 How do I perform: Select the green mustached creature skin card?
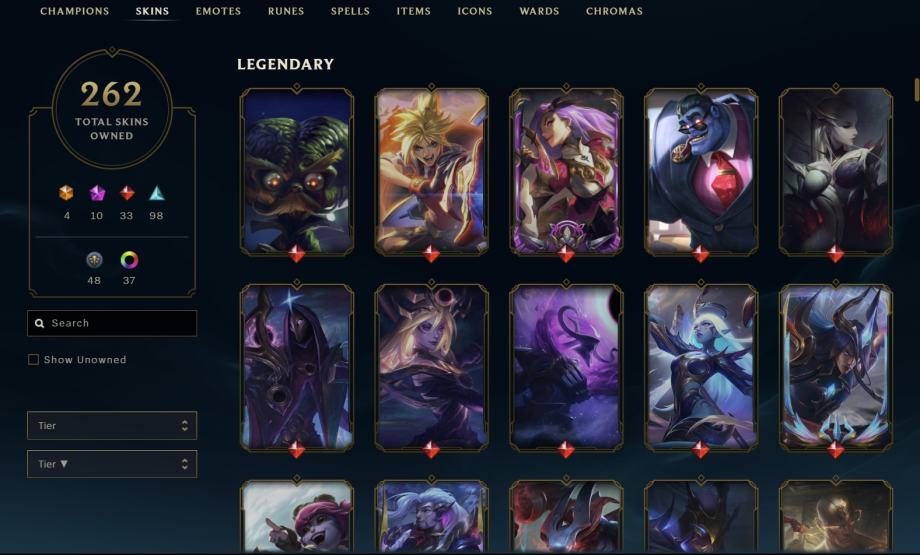[x=296, y=170]
